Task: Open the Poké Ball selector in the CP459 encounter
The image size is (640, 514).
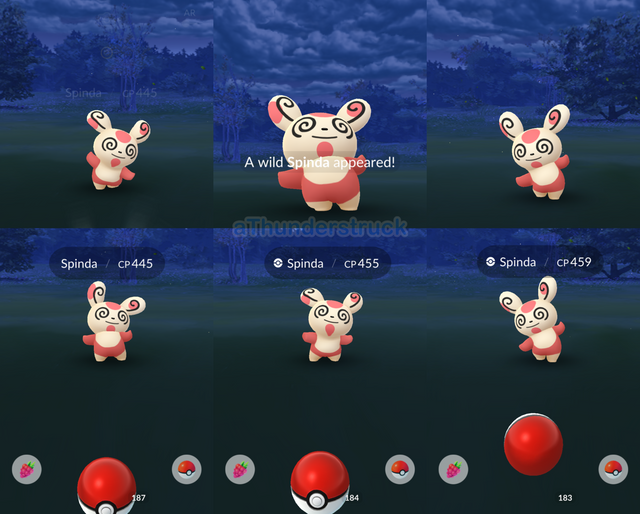Action: [x=613, y=468]
